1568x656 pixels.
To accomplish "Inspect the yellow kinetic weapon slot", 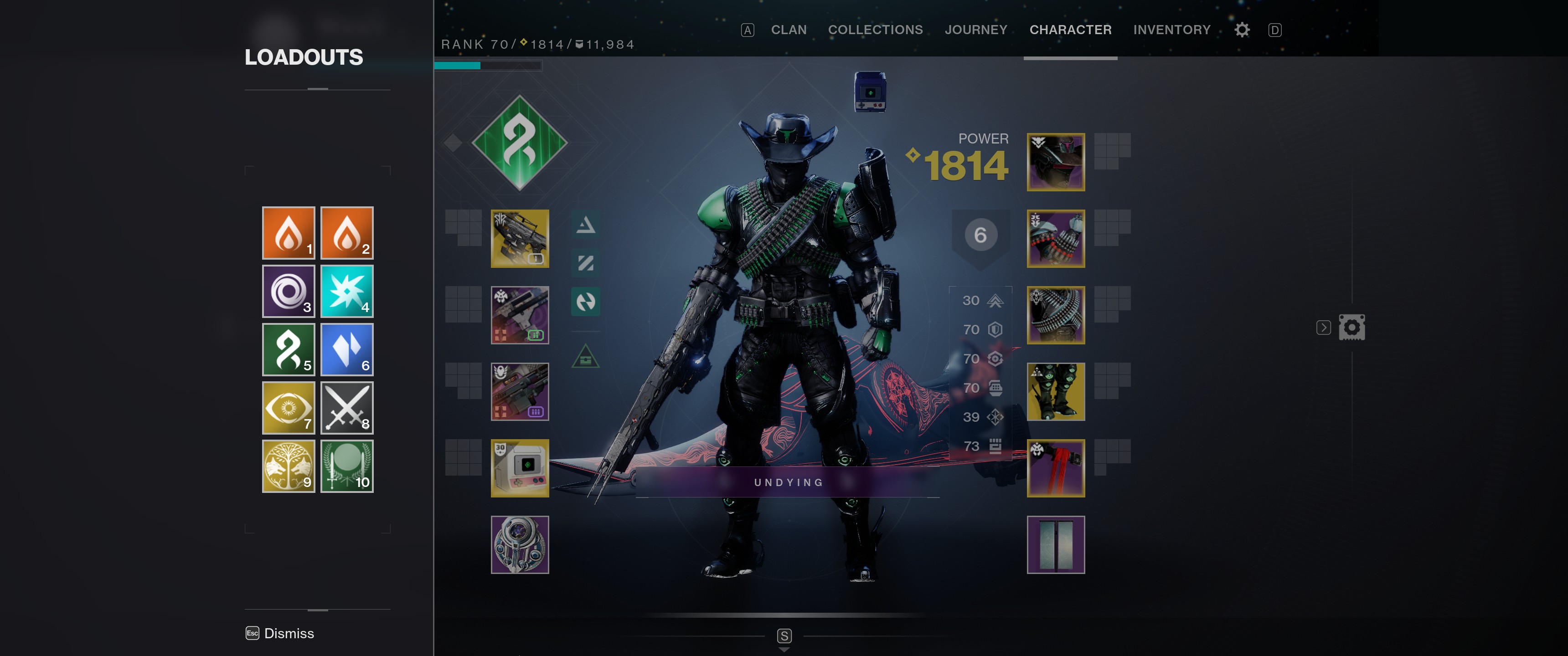I will [519, 239].
